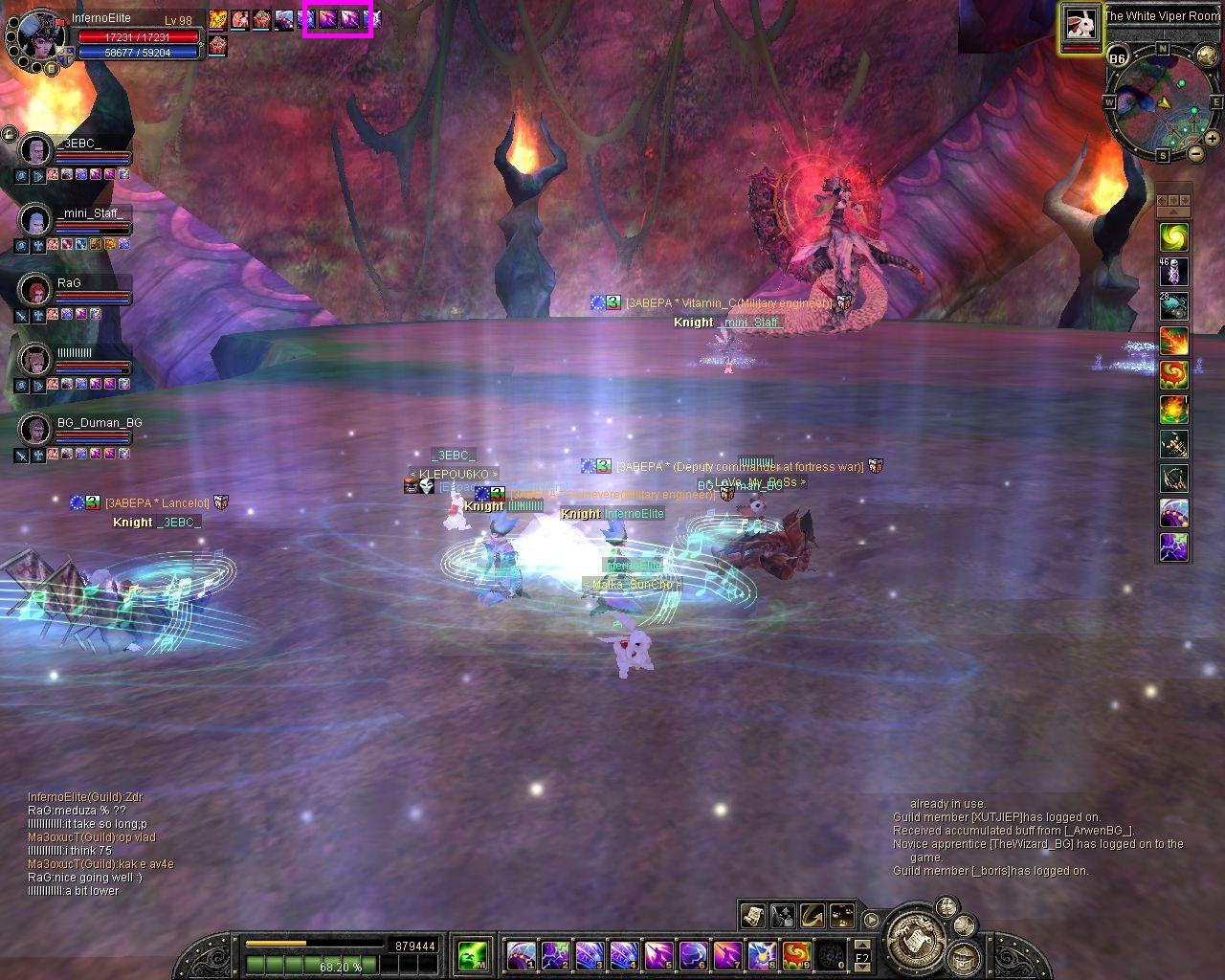Select party member _3EBC_ portrait
Image resolution: width=1225 pixels, height=980 pixels.
coord(35,150)
